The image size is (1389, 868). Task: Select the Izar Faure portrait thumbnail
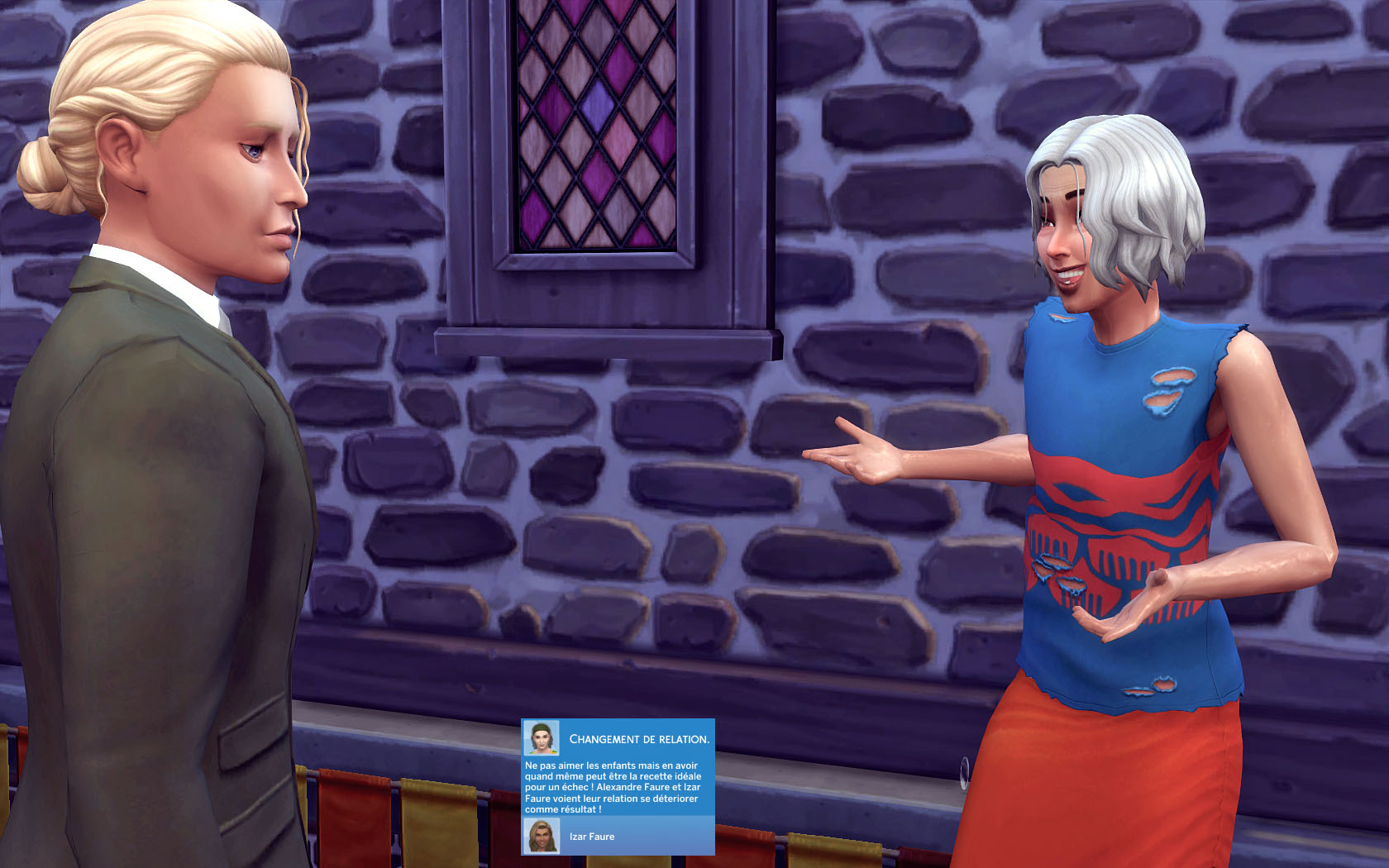click(542, 836)
